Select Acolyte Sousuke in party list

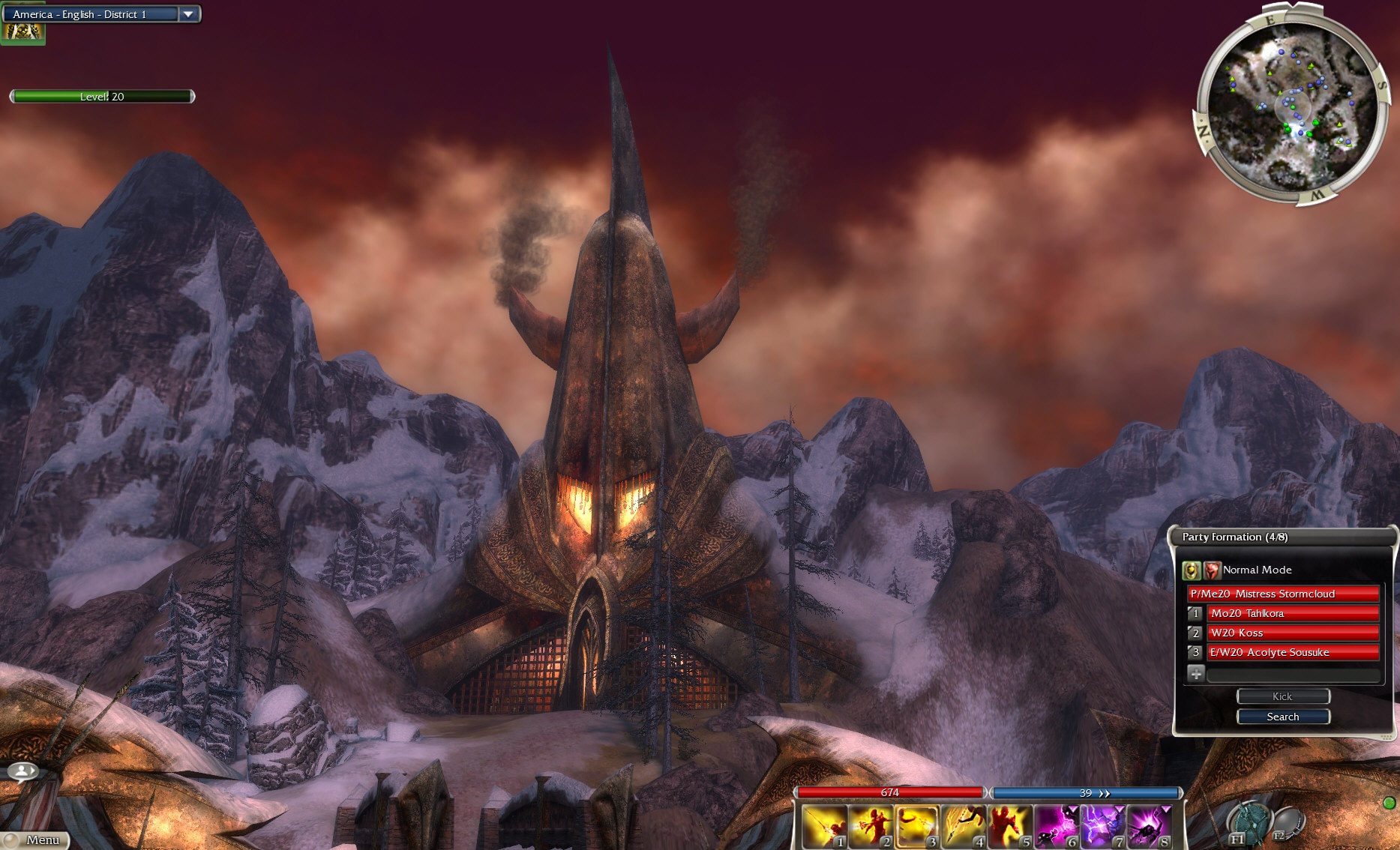coord(1292,652)
